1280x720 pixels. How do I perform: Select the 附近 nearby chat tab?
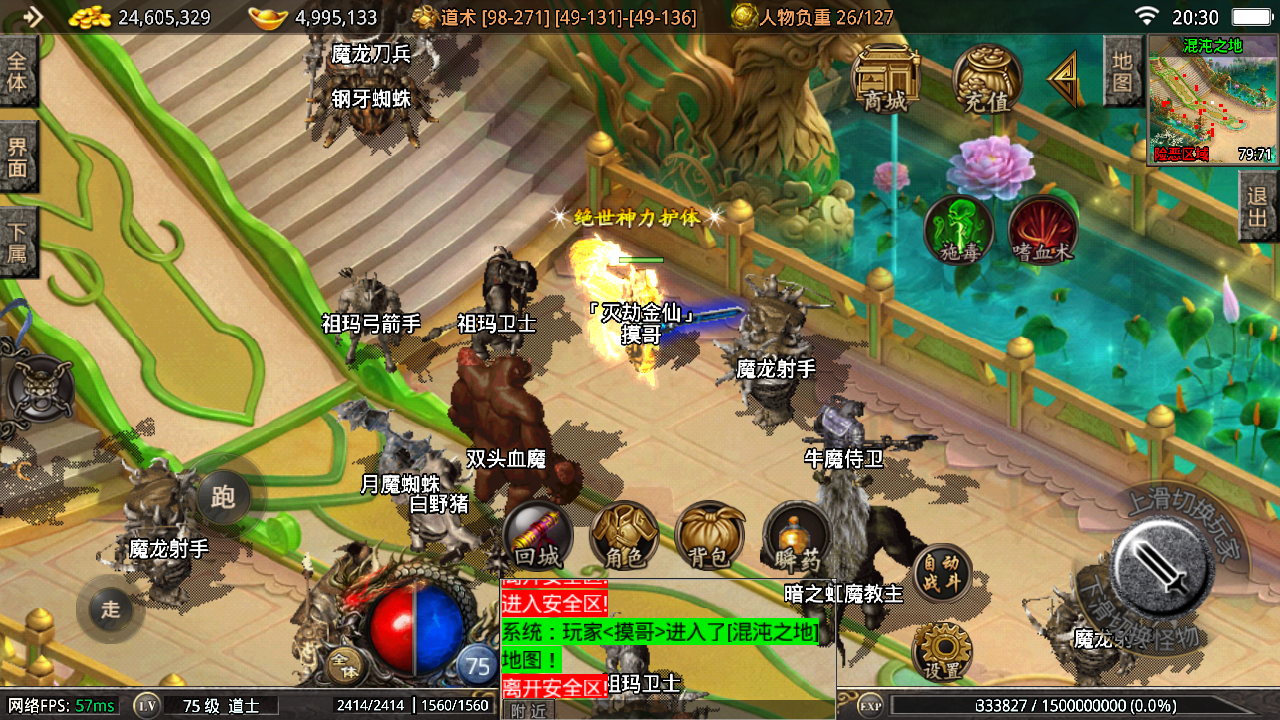pos(528,710)
